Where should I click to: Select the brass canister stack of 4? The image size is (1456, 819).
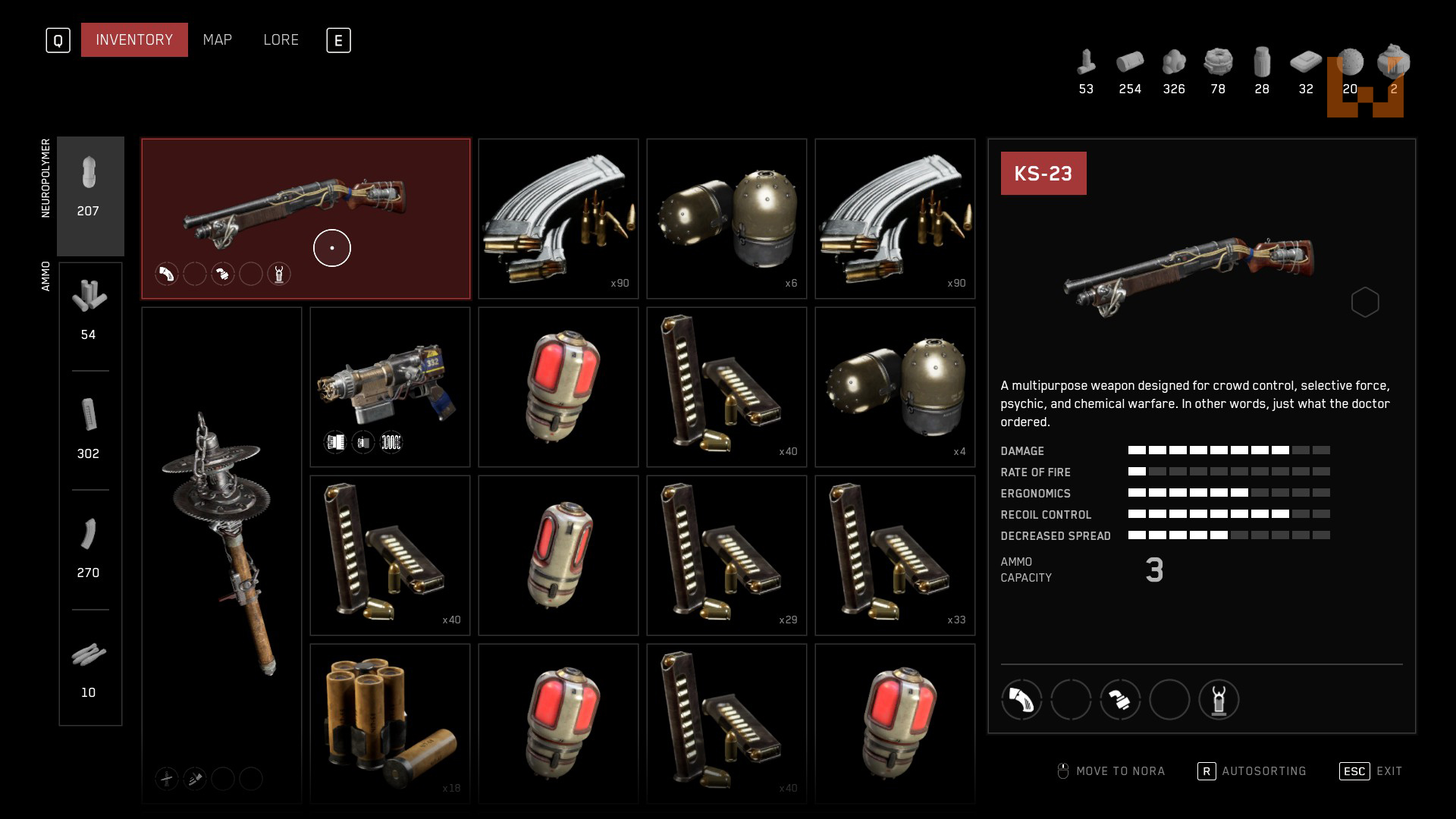click(895, 387)
